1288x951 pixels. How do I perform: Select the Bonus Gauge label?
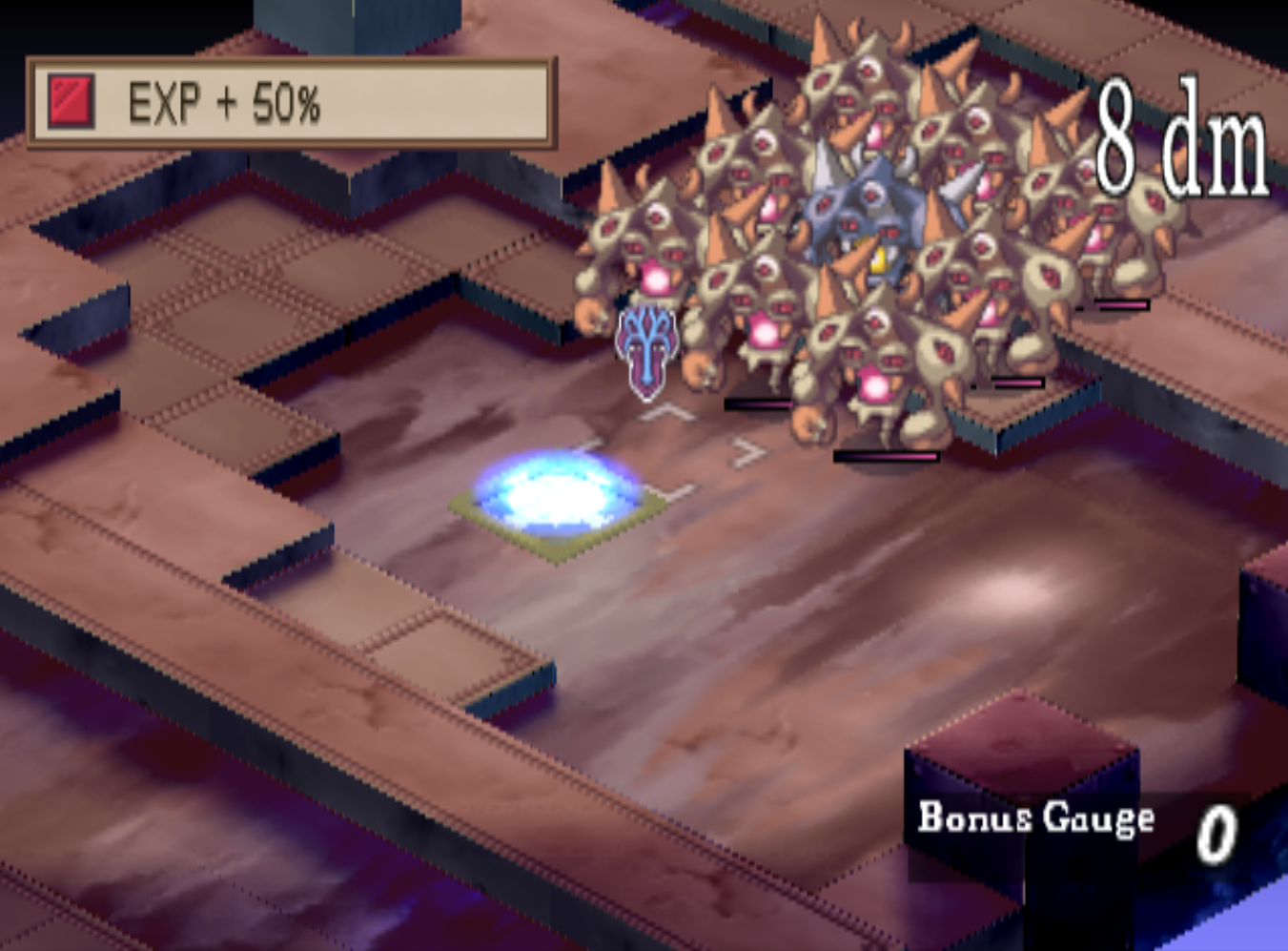tap(1034, 817)
